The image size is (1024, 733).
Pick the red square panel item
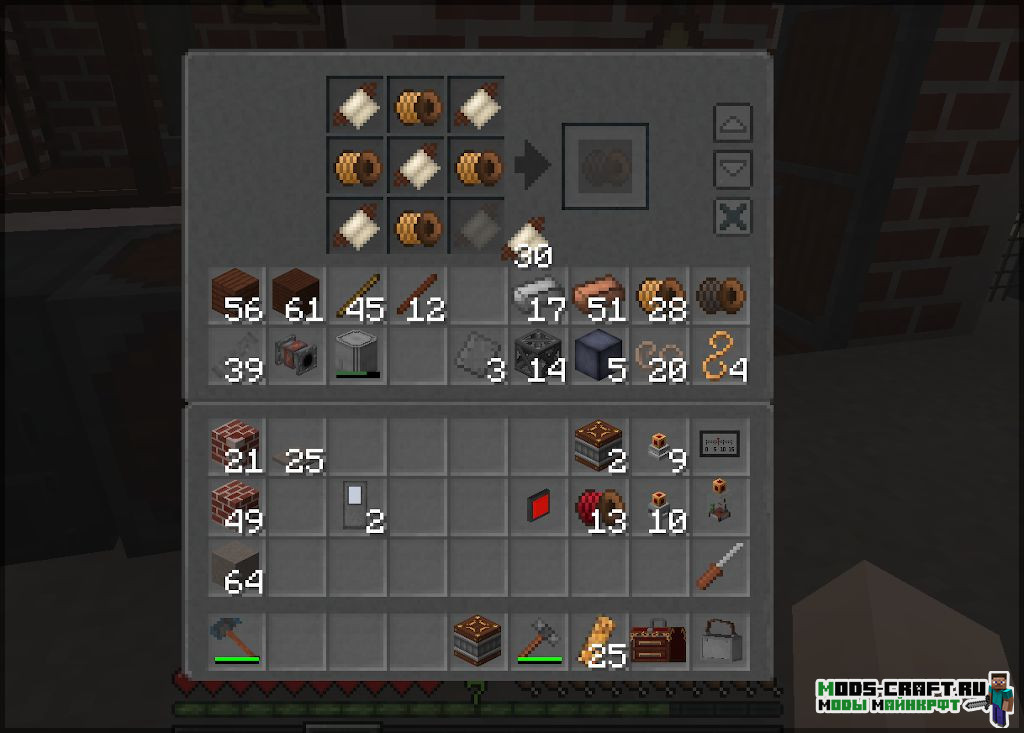537,507
